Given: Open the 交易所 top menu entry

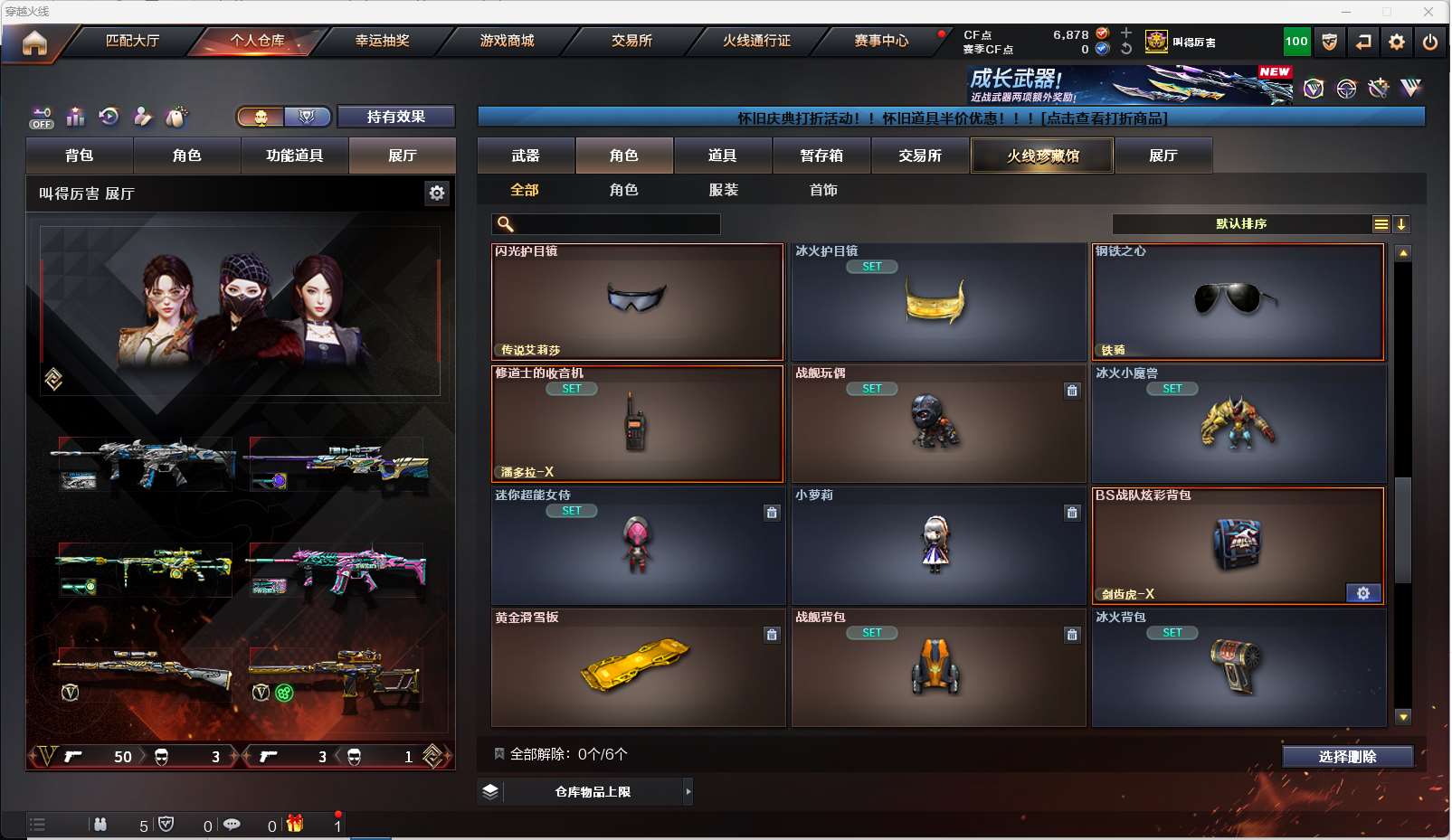Looking at the screenshot, I should 631,41.
